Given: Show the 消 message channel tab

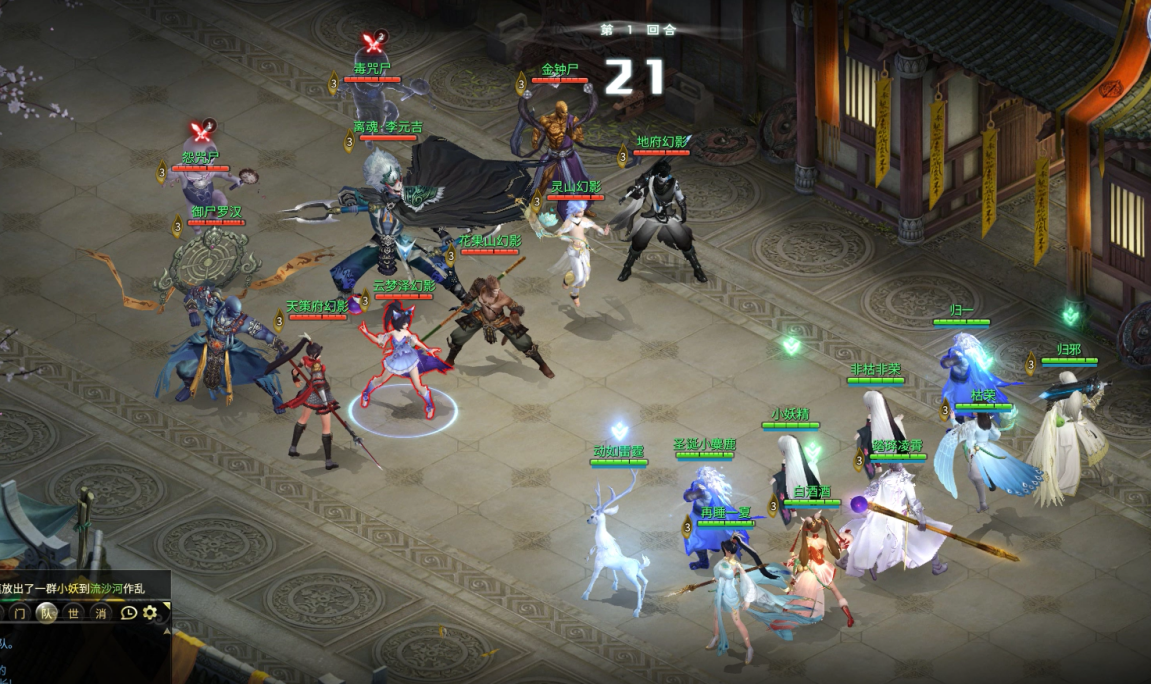Looking at the screenshot, I should [100, 613].
